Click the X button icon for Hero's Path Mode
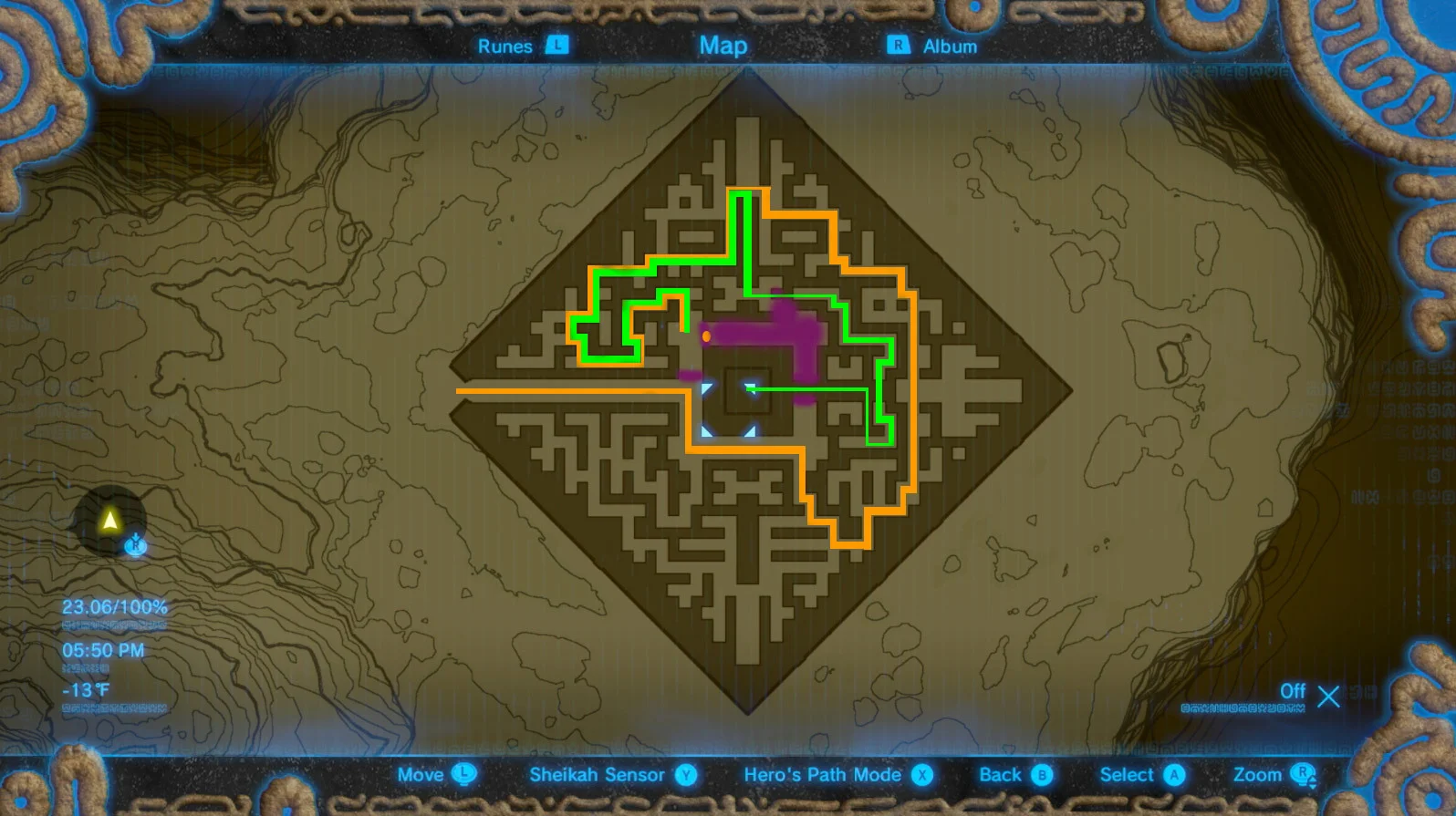Screen dimensions: 1456x816 tap(924, 774)
